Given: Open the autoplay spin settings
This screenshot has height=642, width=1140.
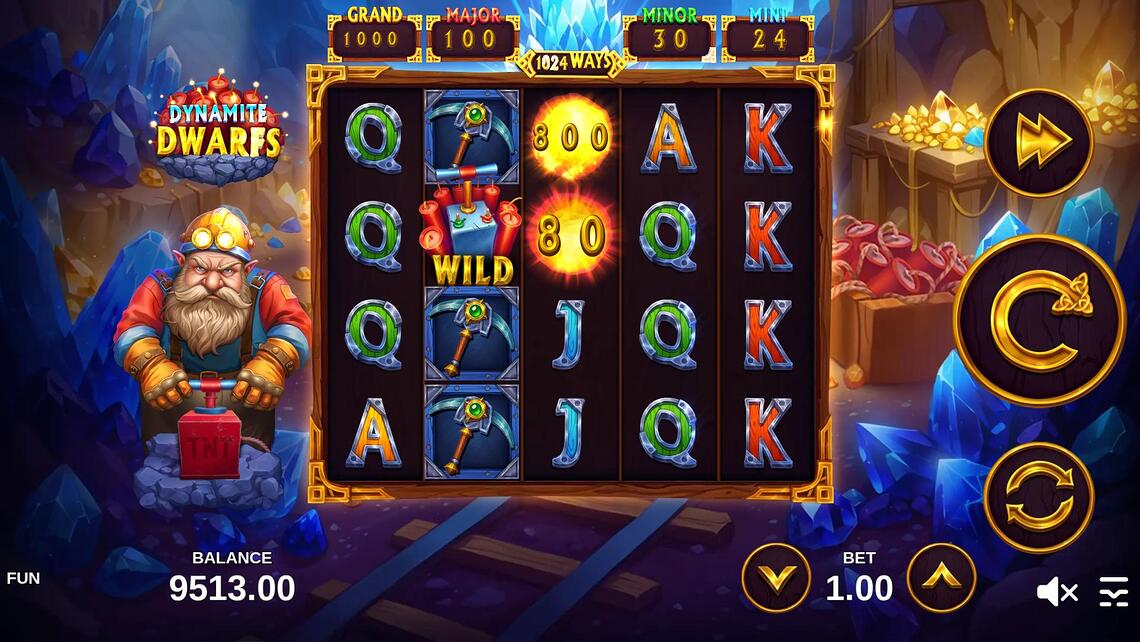Looking at the screenshot, I should pos(1038,497).
